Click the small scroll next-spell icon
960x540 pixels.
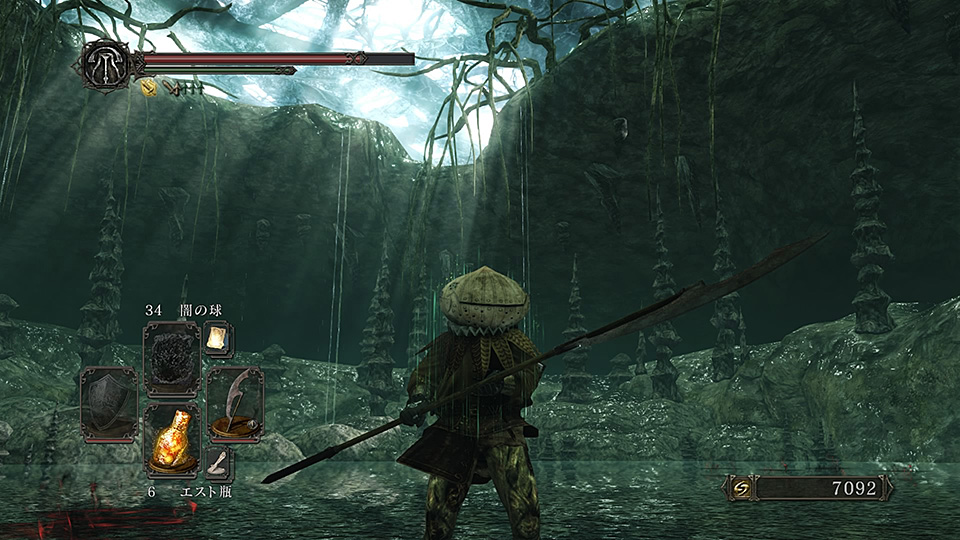(216, 339)
